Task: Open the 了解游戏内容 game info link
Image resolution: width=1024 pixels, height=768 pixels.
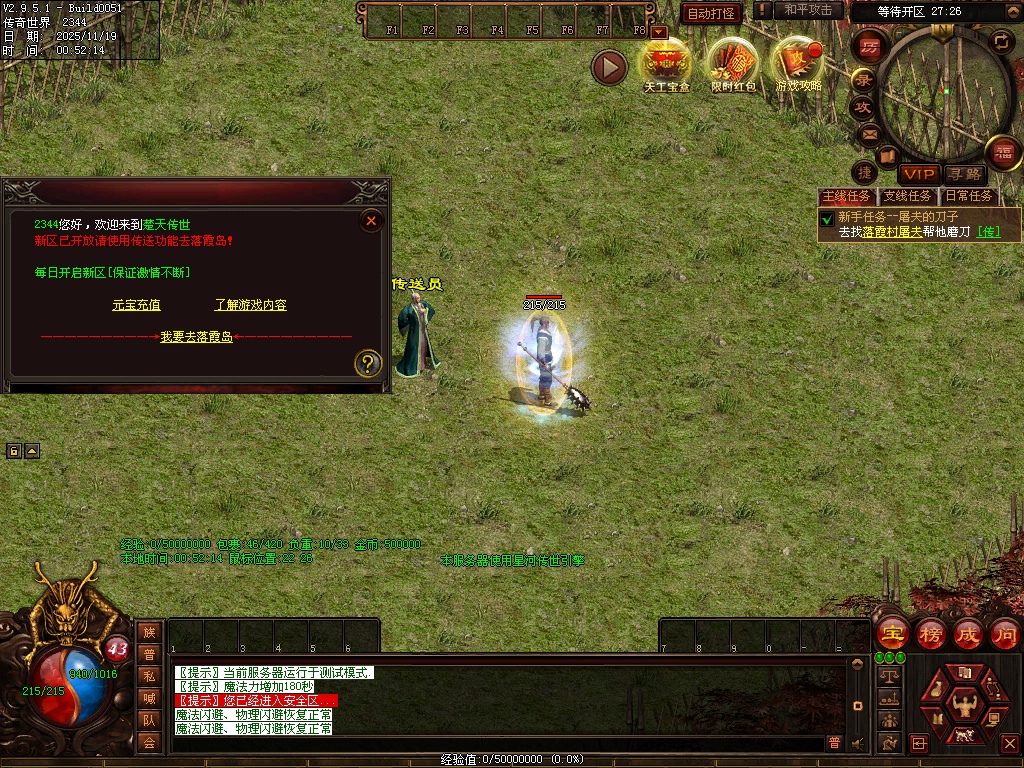Action: (x=250, y=305)
